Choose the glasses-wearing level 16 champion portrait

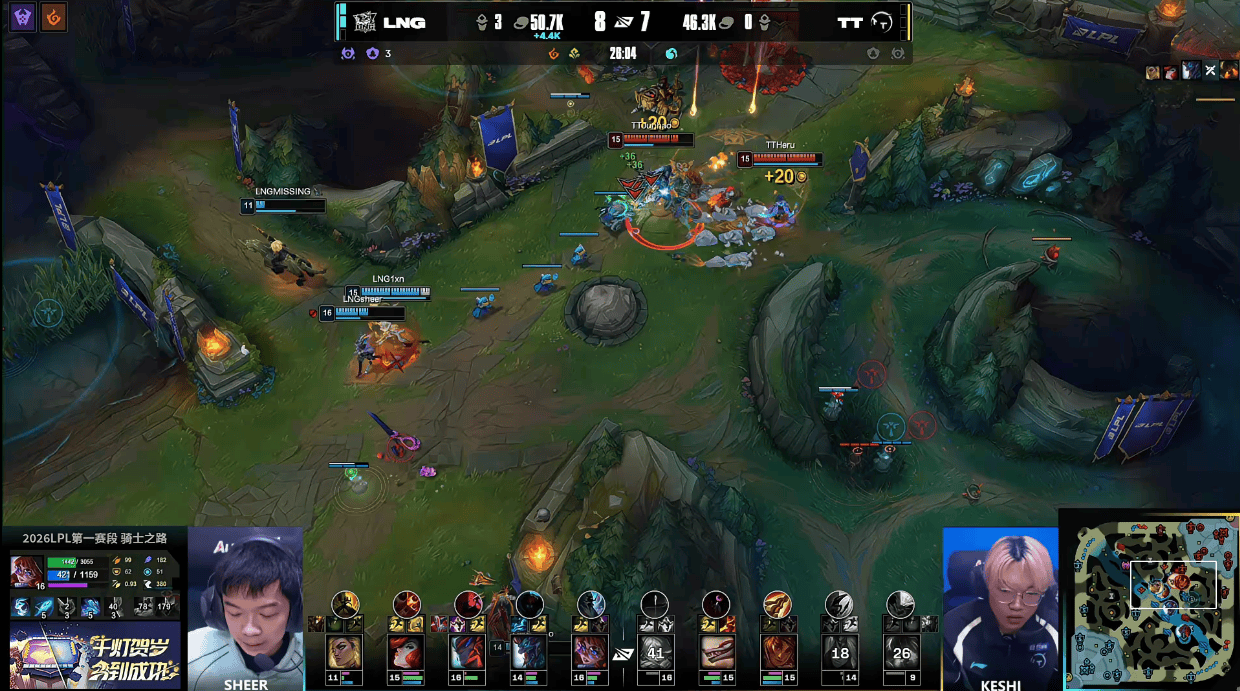point(590,652)
